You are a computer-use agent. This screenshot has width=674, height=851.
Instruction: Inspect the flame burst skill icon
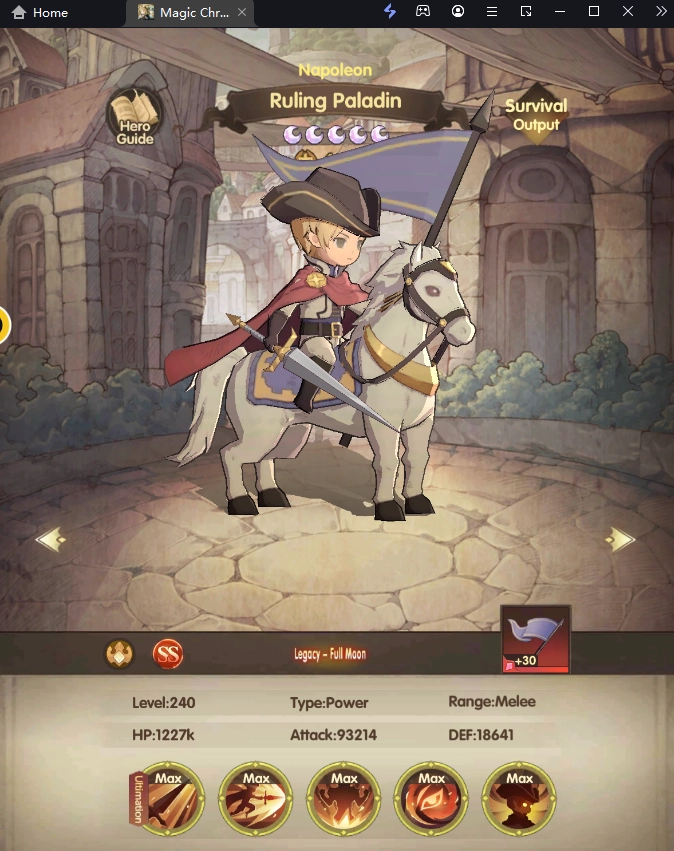pos(343,799)
